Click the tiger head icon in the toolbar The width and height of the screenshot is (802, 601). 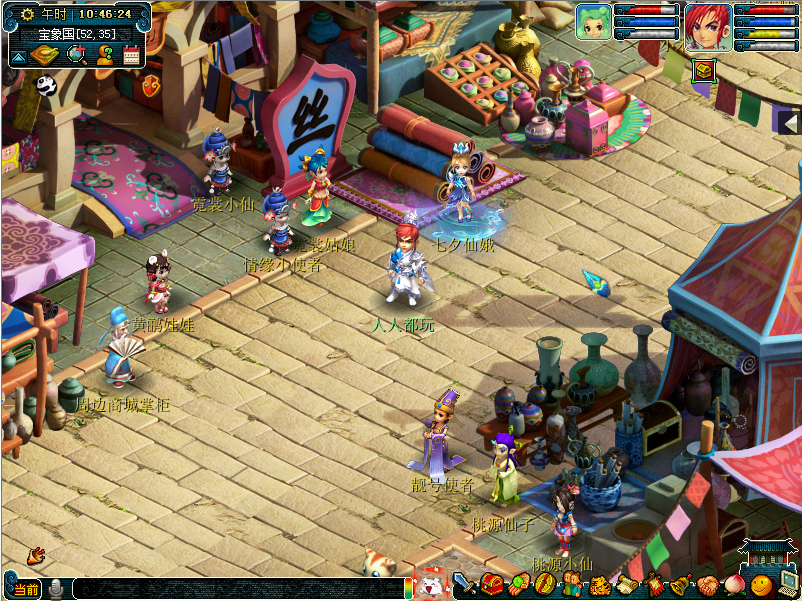[x=599, y=585]
